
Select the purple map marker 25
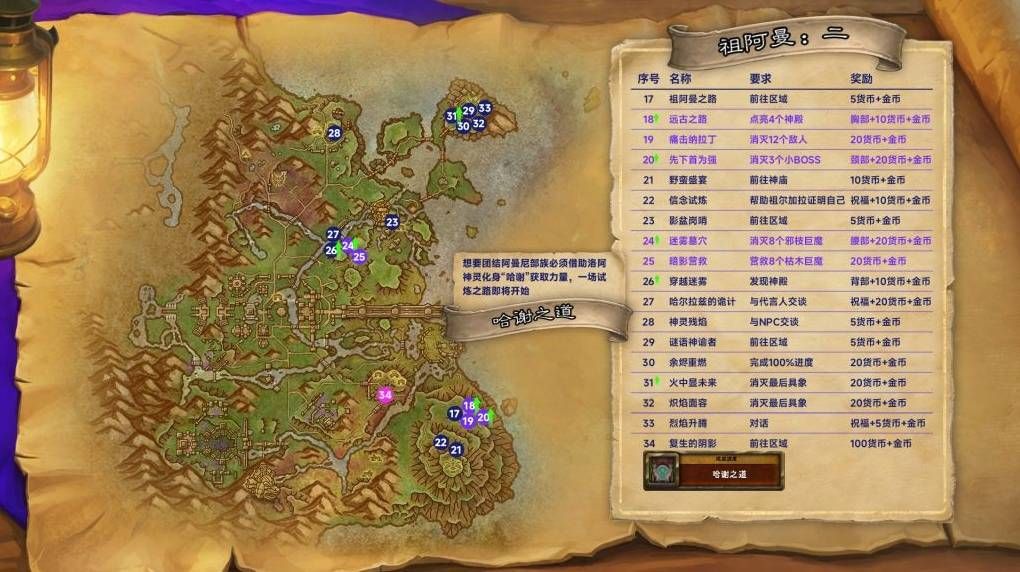tap(359, 256)
